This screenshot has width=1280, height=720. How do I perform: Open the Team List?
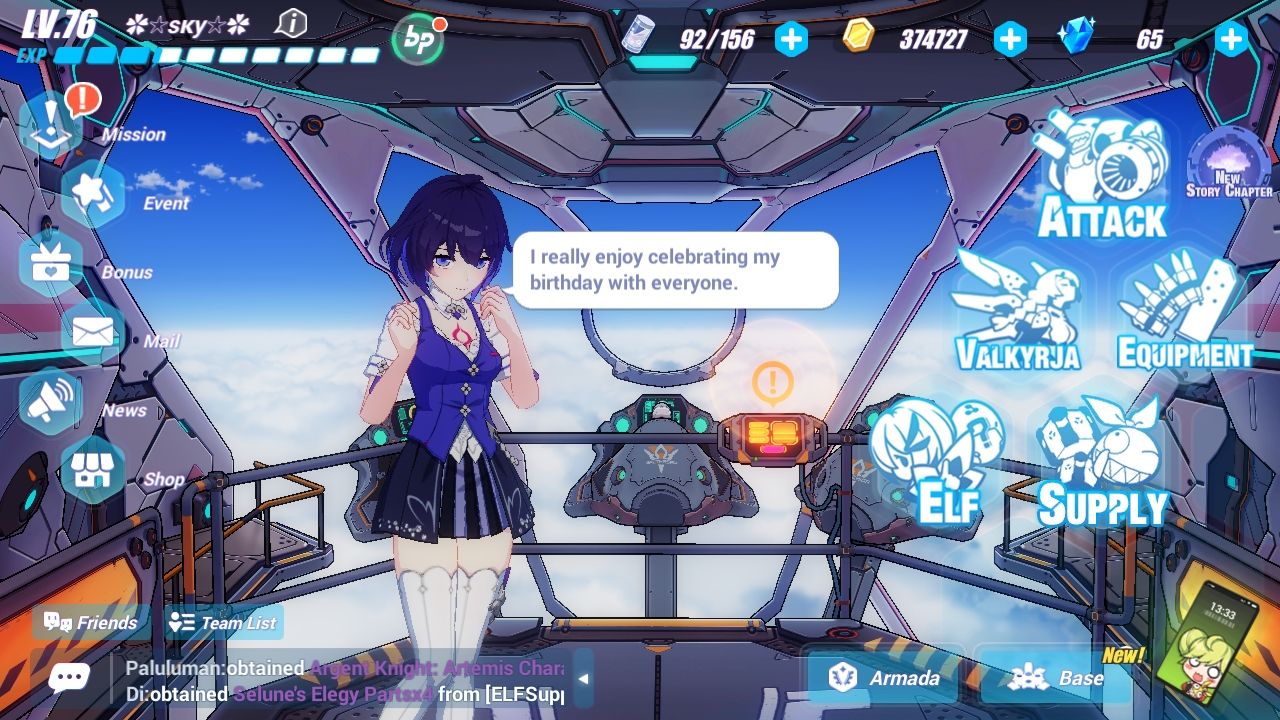coord(224,623)
